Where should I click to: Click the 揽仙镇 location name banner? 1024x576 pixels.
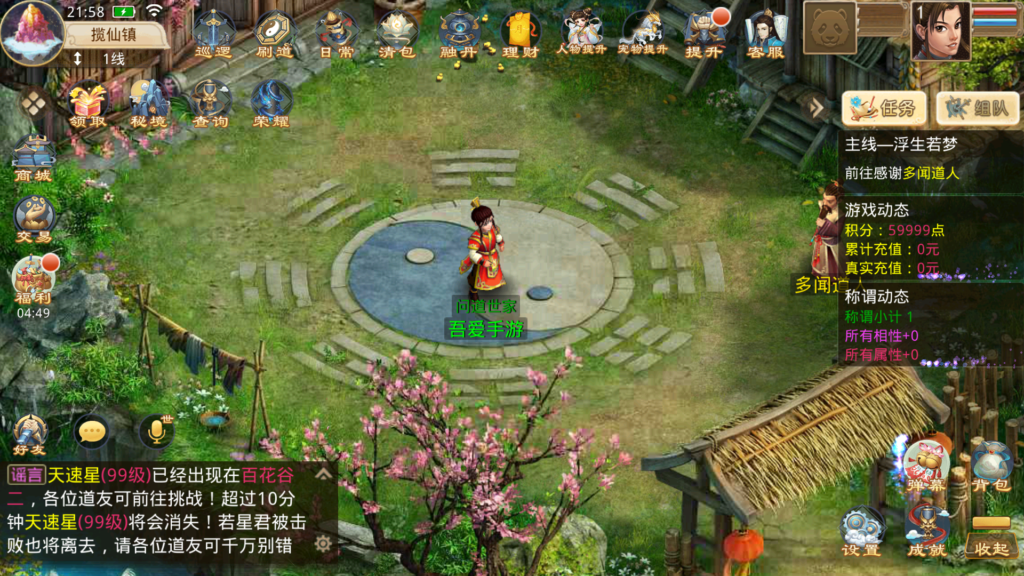(x=116, y=34)
